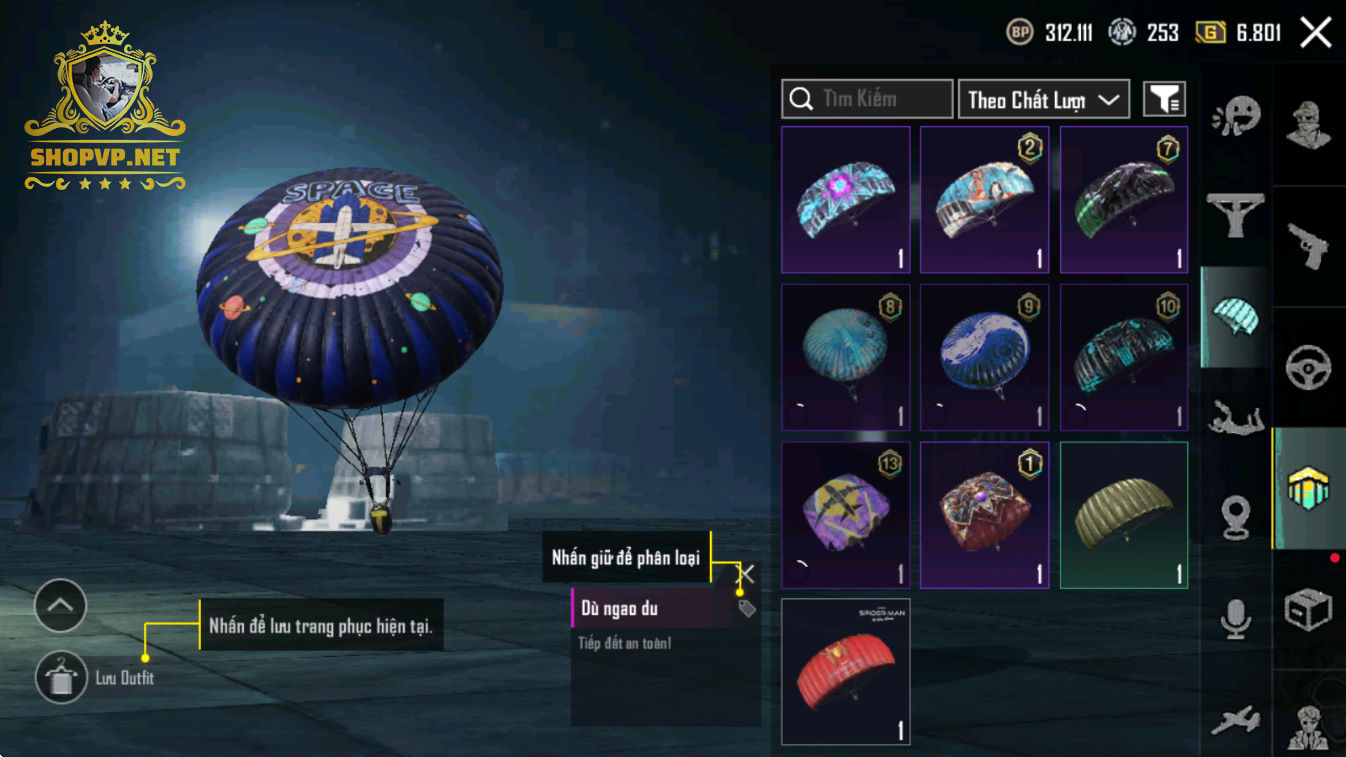Open the crate box tab
Image resolution: width=1346 pixels, height=757 pixels.
pos(1308,608)
